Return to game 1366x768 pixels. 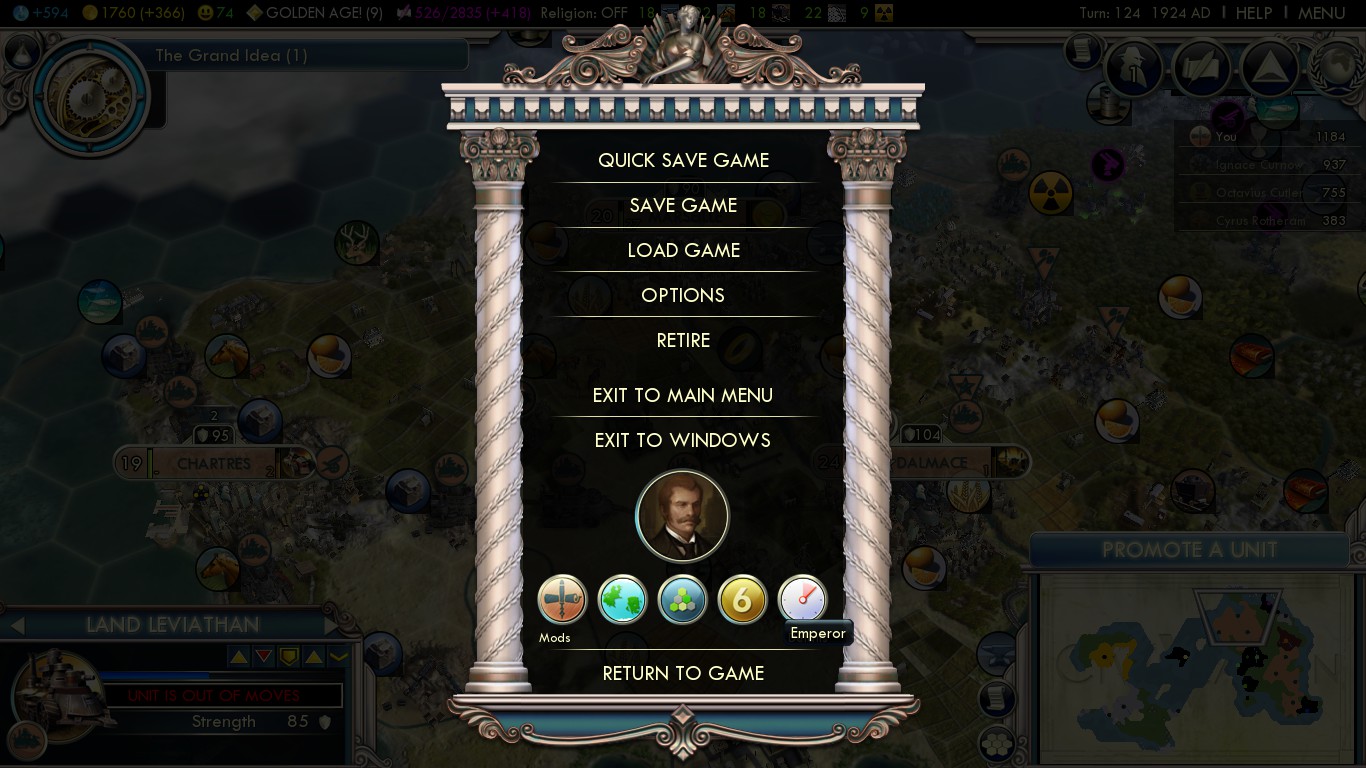point(683,673)
